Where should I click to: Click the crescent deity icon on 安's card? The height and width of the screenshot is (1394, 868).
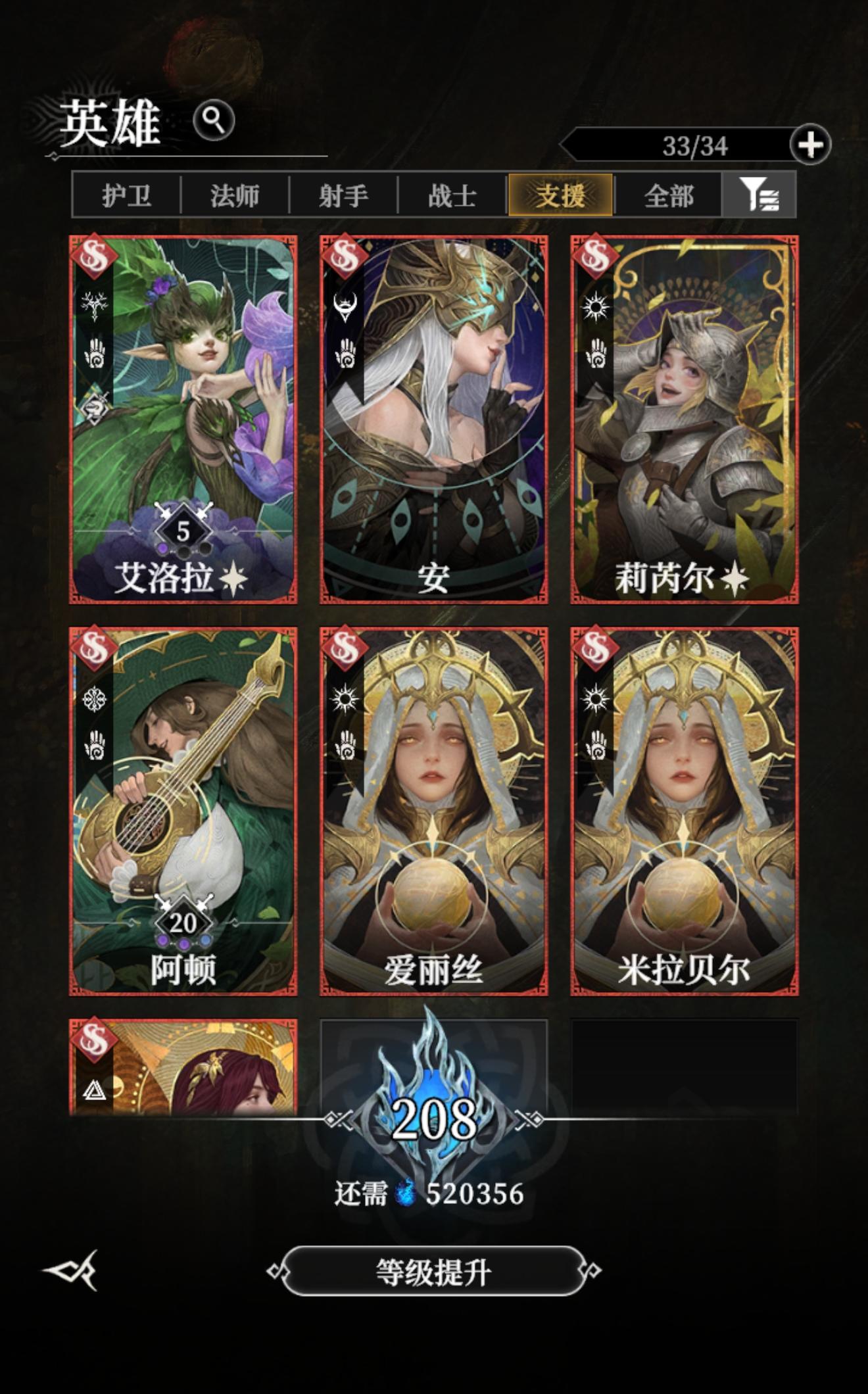click(x=345, y=306)
